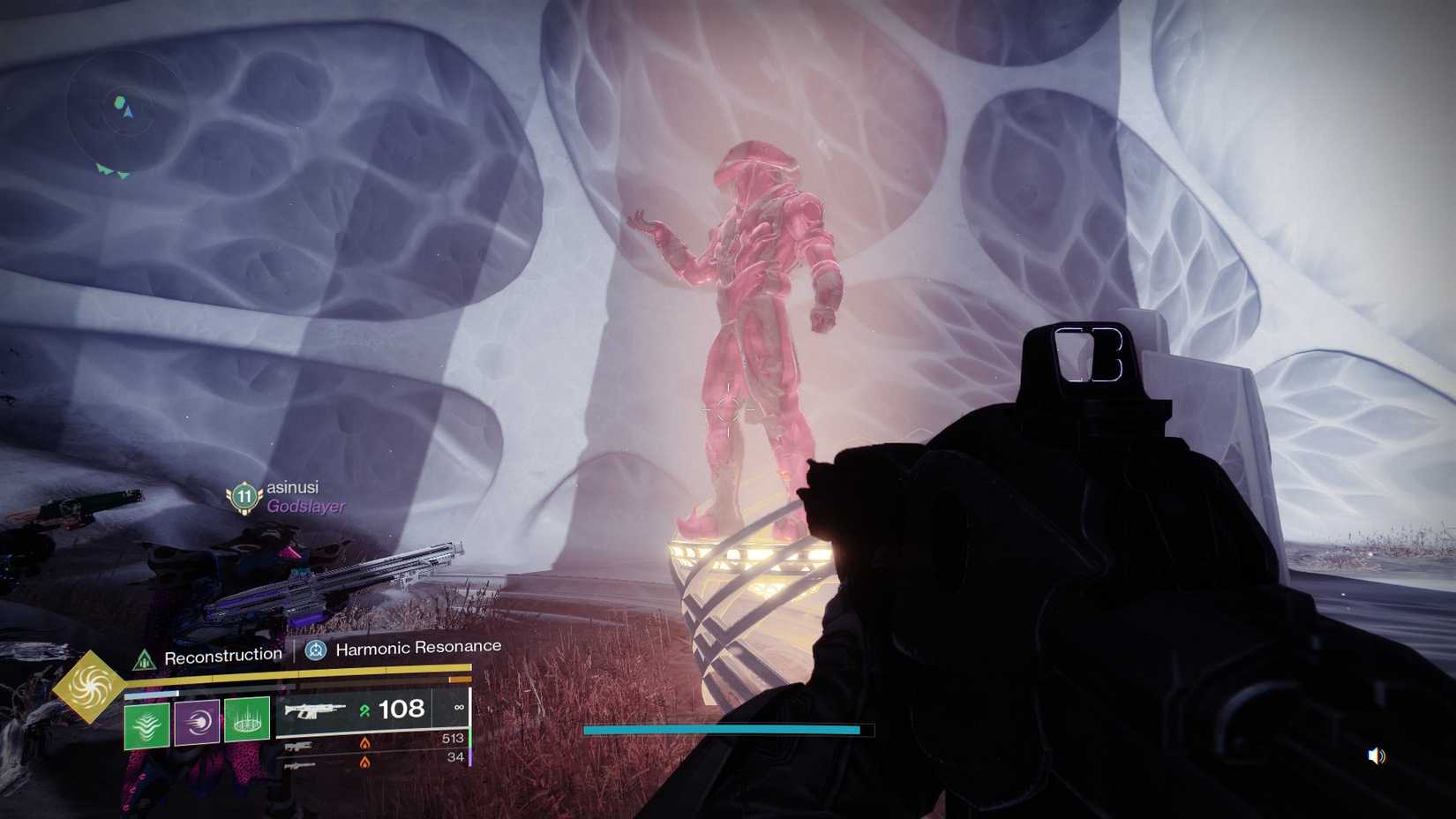The width and height of the screenshot is (1456, 819).
Task: Click the purple grenade ability icon
Action: [x=197, y=721]
